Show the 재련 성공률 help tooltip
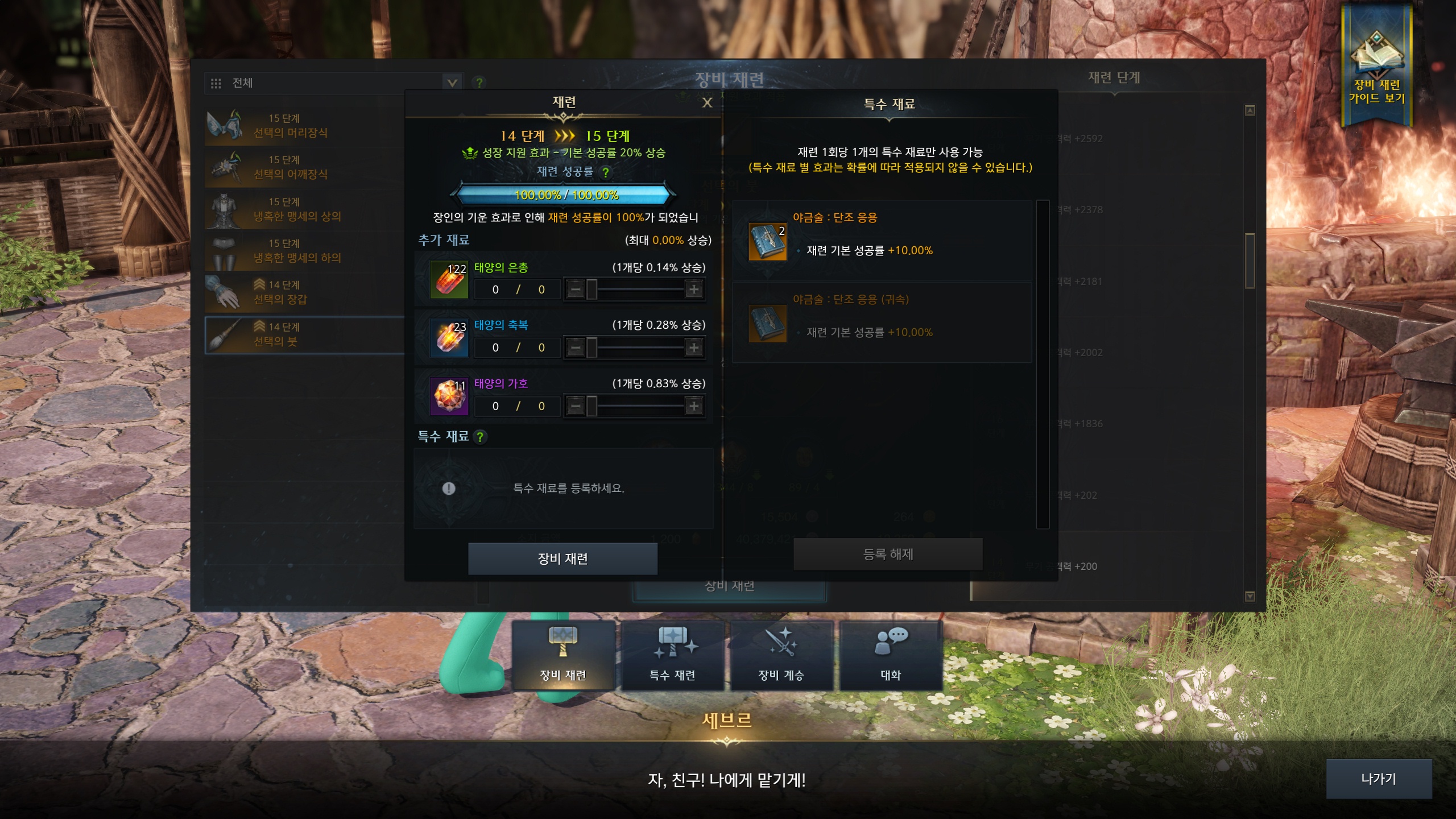 point(606,172)
